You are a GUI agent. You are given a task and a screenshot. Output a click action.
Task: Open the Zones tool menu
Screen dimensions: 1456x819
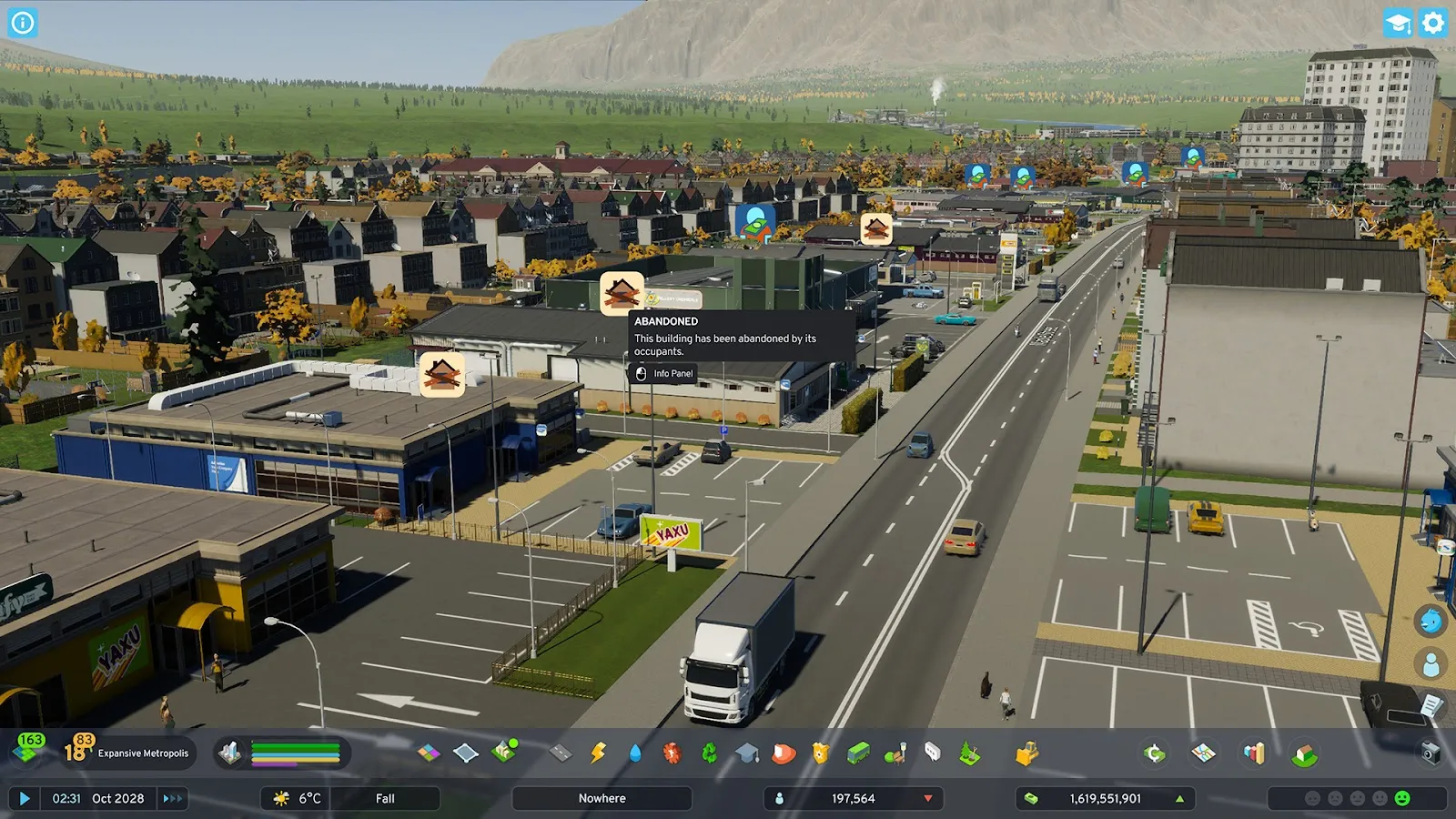(x=429, y=753)
